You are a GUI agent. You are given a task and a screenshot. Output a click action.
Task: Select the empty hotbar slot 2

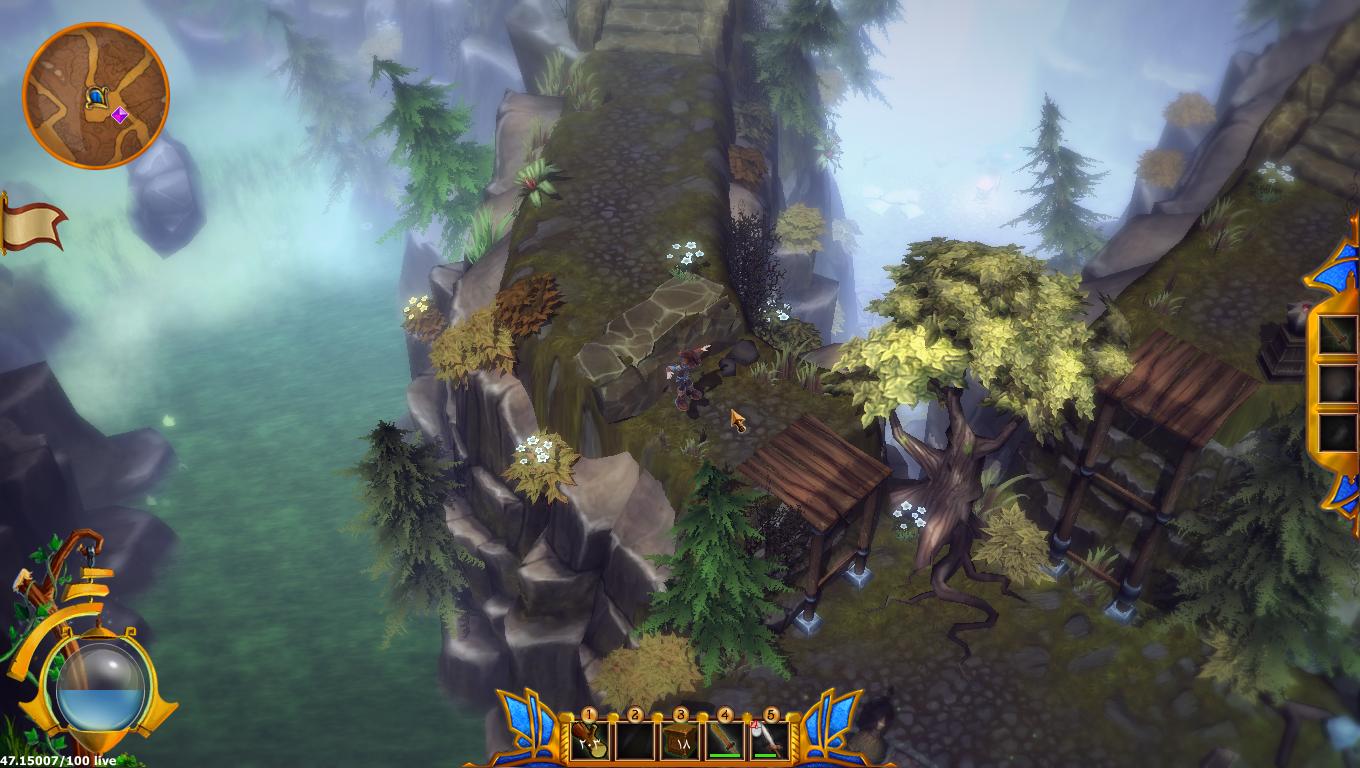click(x=632, y=740)
